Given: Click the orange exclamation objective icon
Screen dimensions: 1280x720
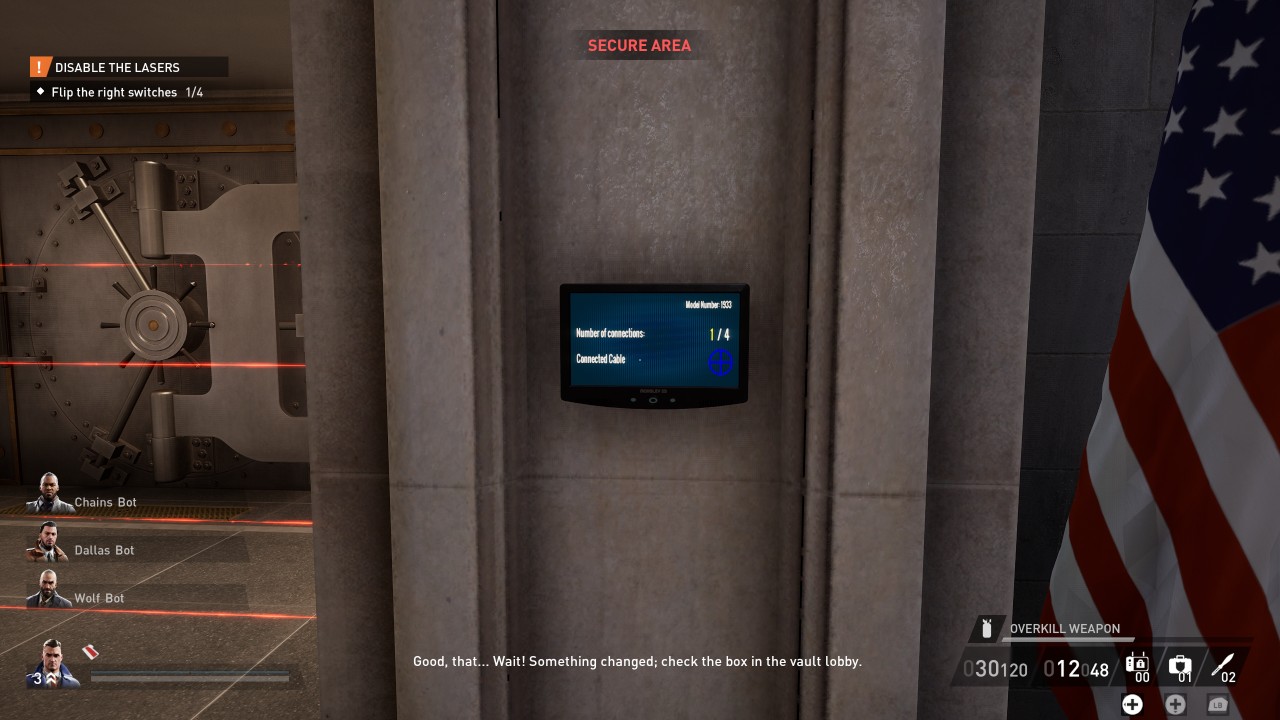Looking at the screenshot, I should tap(39, 67).
